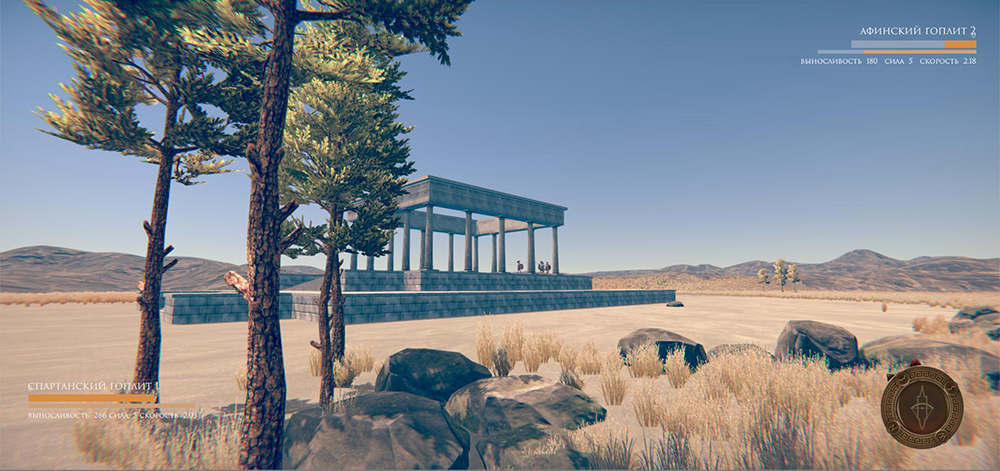
Task: Click the bronze compass medallion
Action: [921, 406]
